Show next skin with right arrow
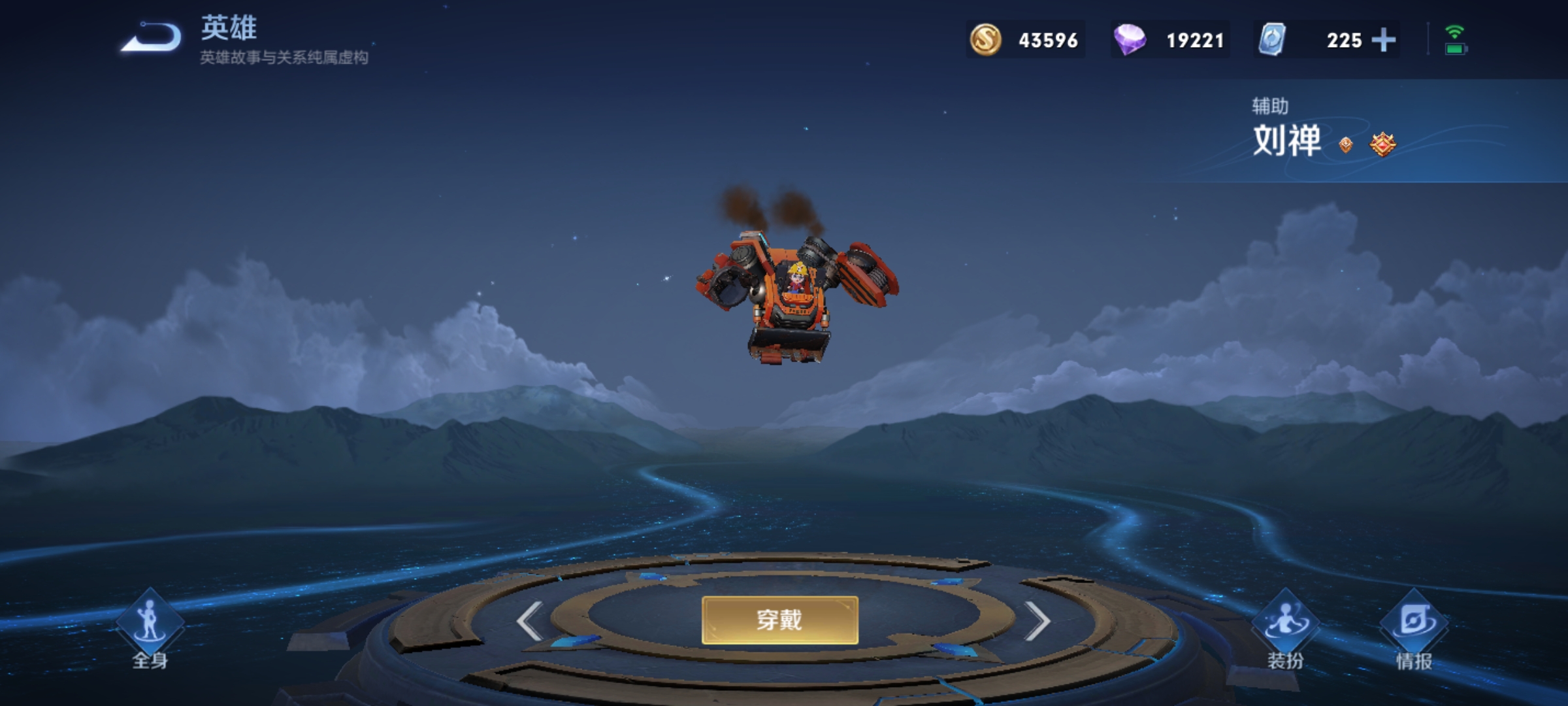Viewport: 1568px width, 706px height. pos(1037,620)
